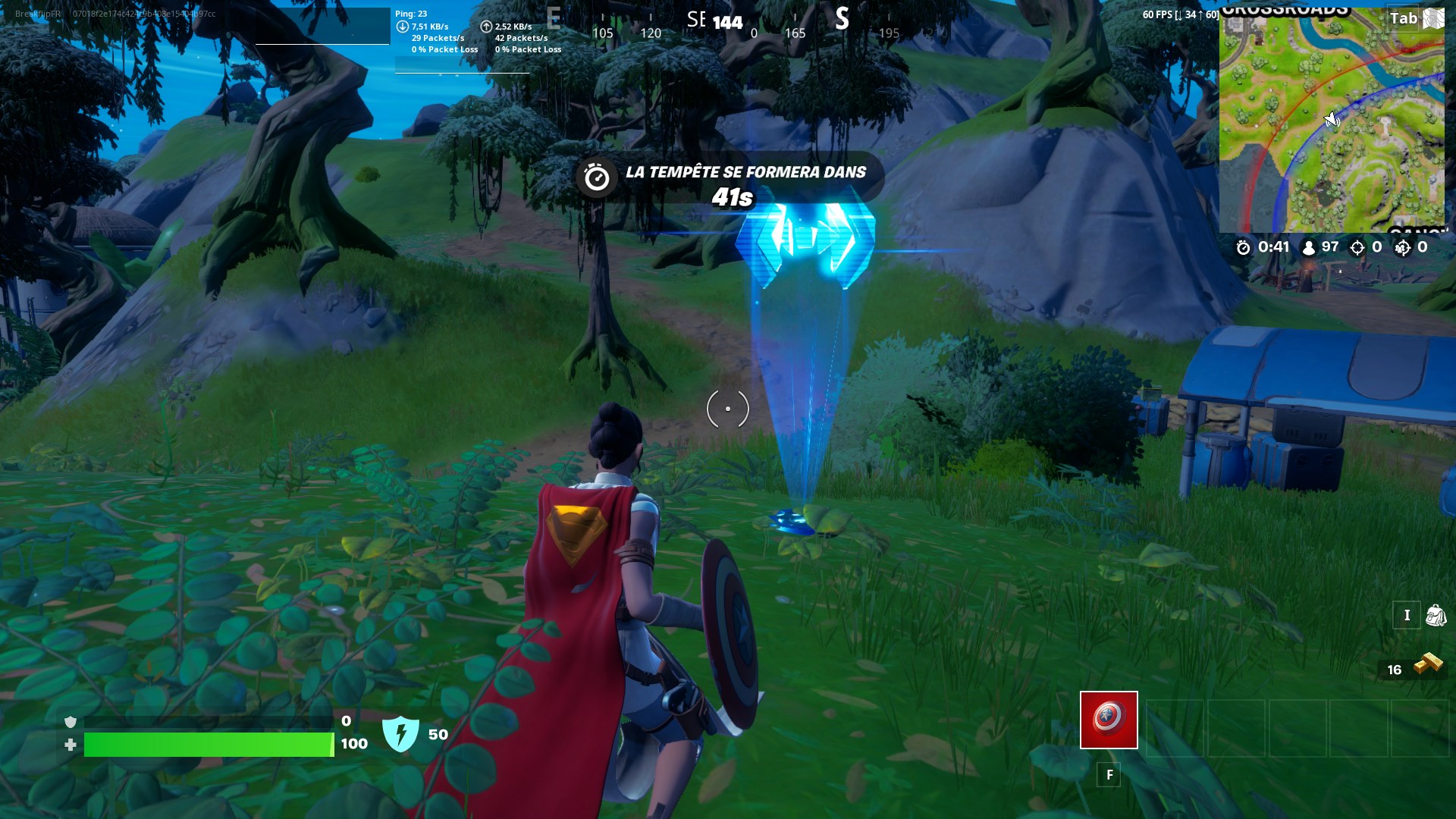
Task: Select the stopwatch icon showing the match timer
Action: [1242, 246]
